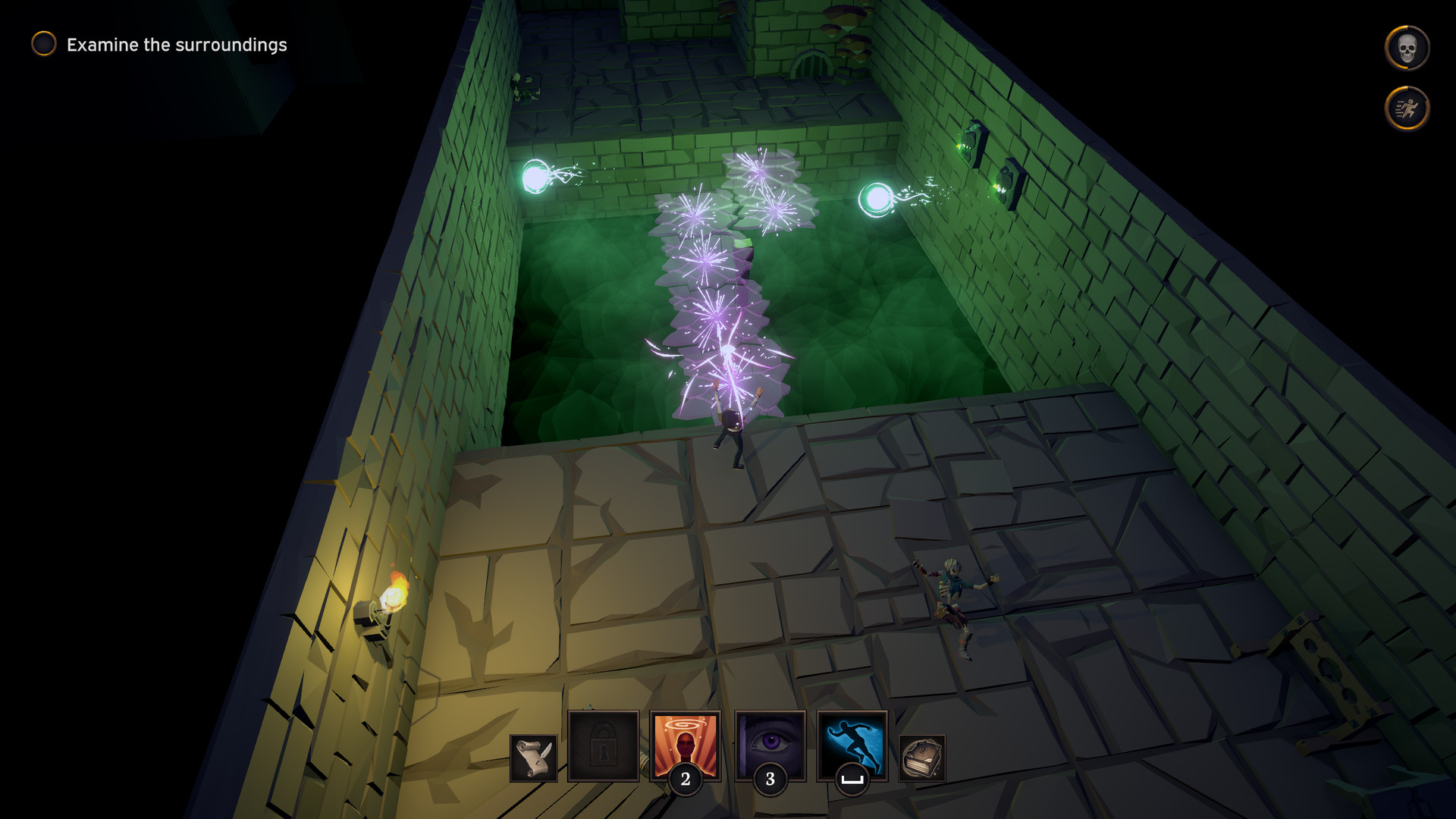This screenshot has height=819, width=1456.
Task: Use the purple eye ability
Action: pos(770,746)
